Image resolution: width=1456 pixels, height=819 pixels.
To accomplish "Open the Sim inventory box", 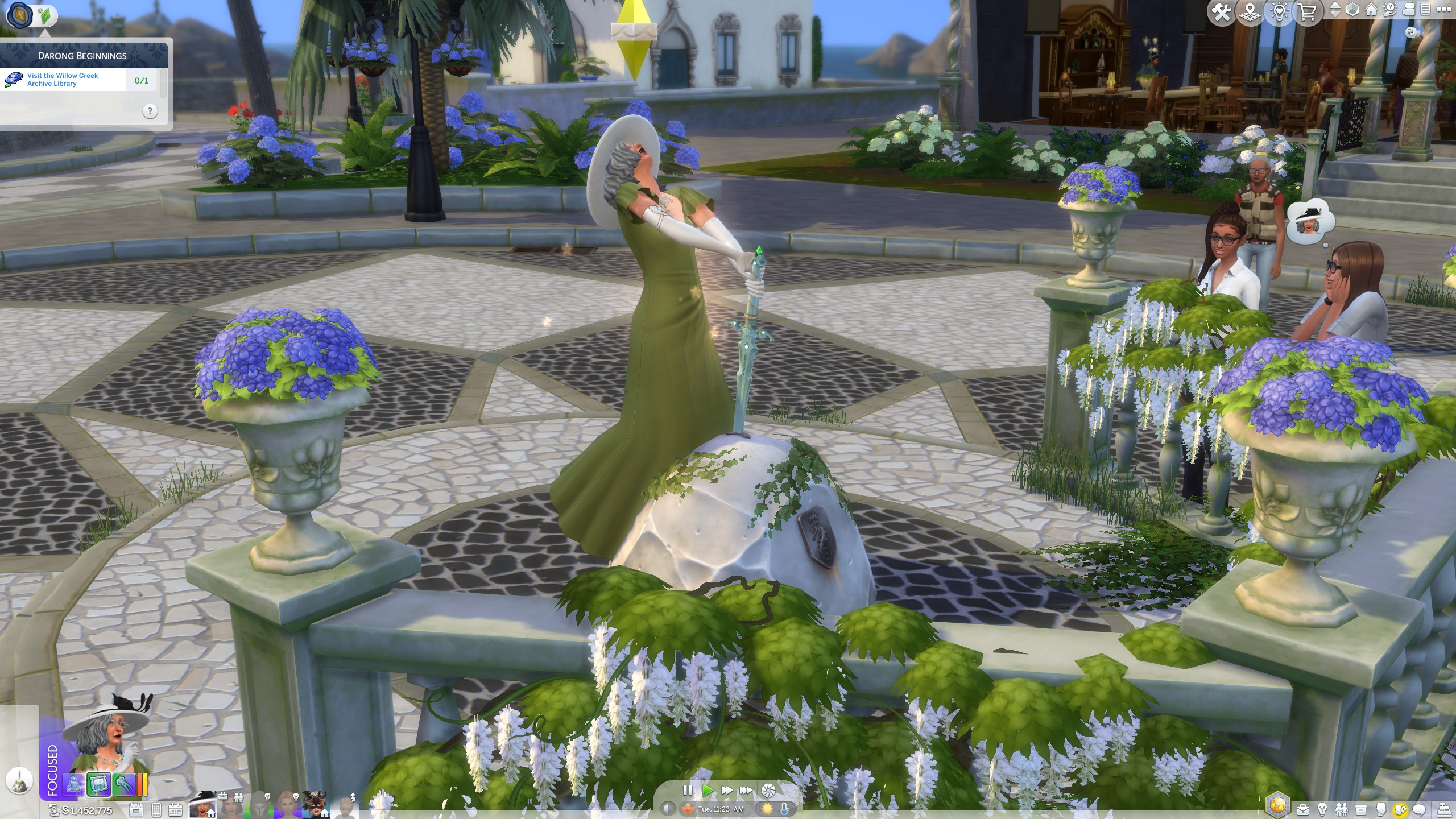I will 1361,809.
